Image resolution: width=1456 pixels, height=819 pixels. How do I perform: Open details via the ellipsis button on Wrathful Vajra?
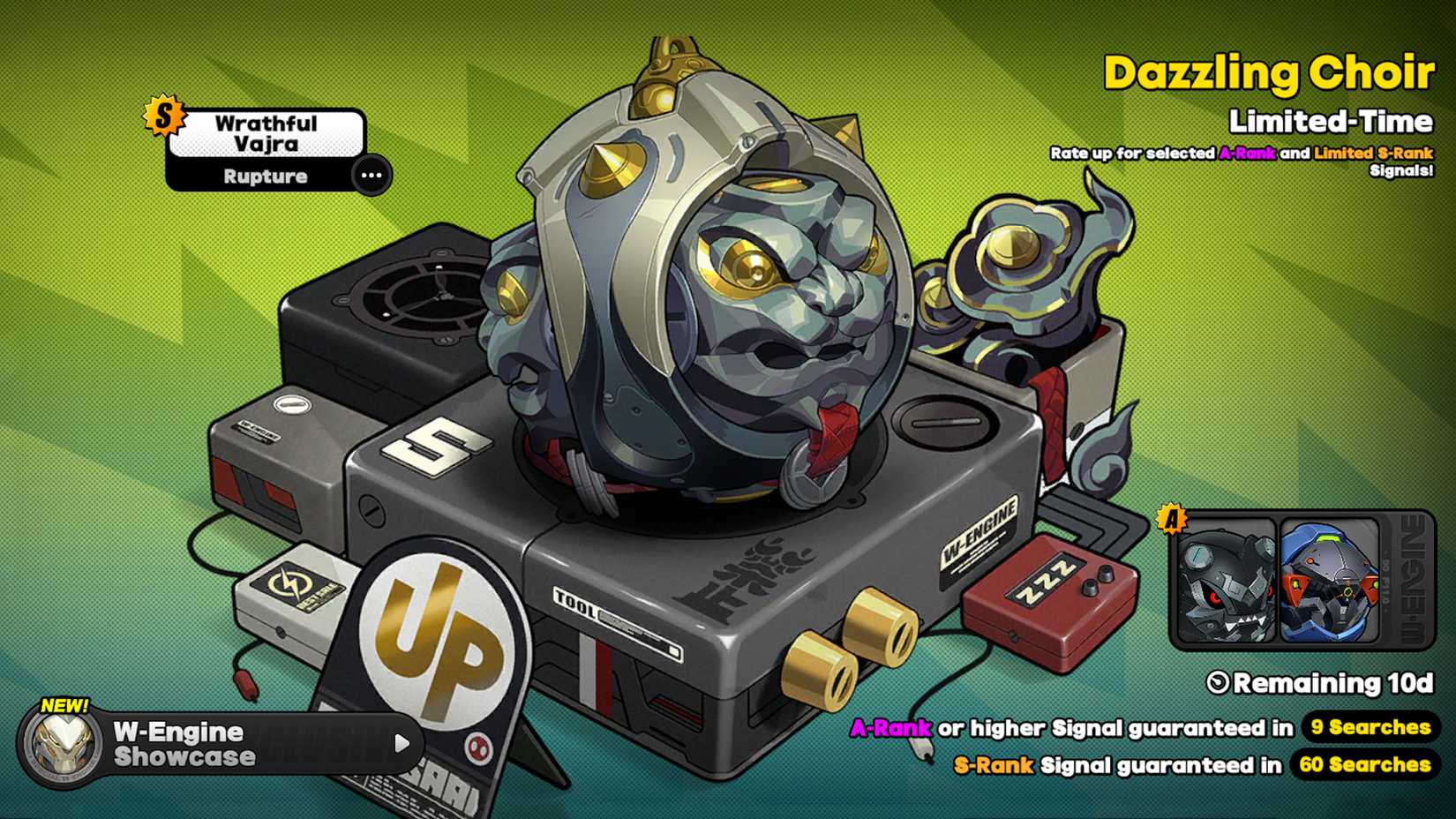371,175
